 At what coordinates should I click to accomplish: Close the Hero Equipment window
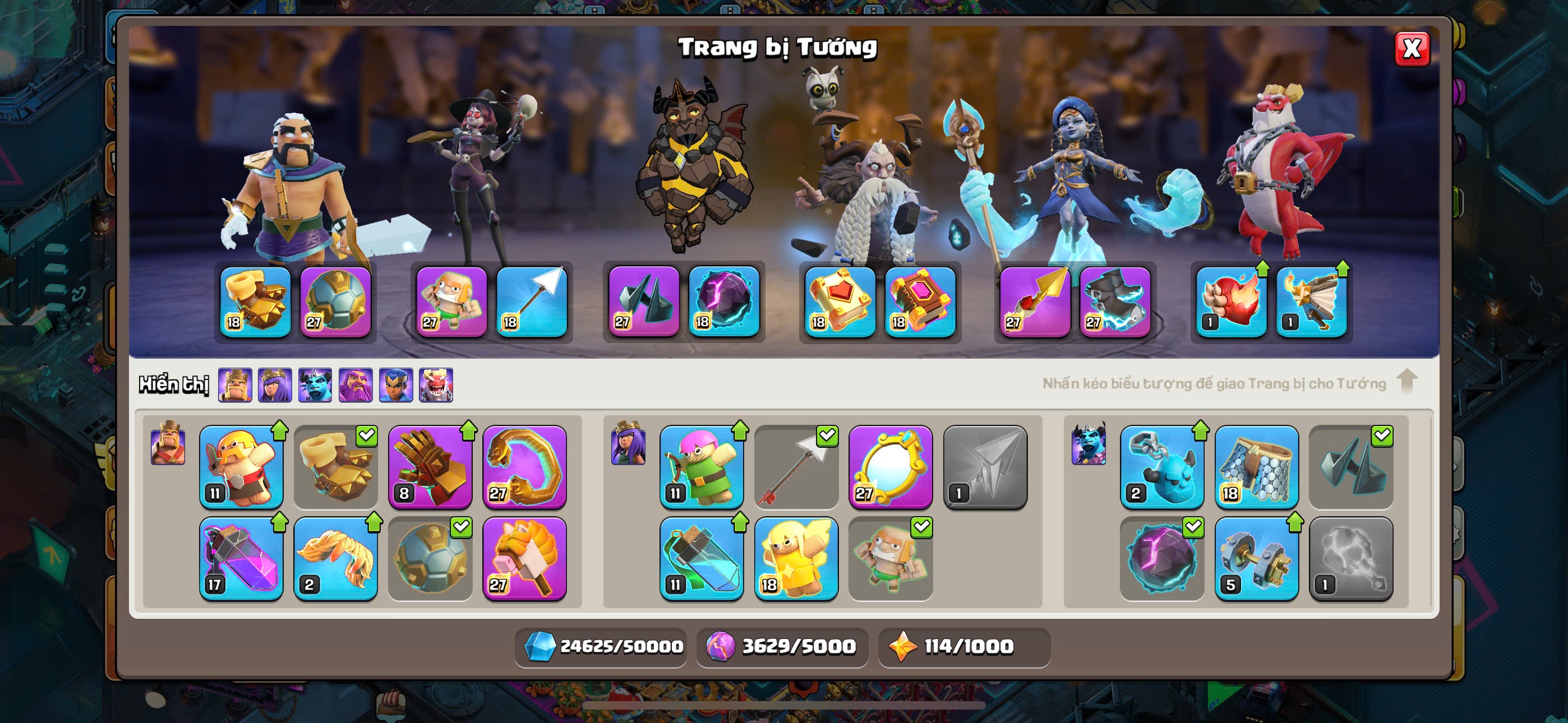pos(1412,49)
